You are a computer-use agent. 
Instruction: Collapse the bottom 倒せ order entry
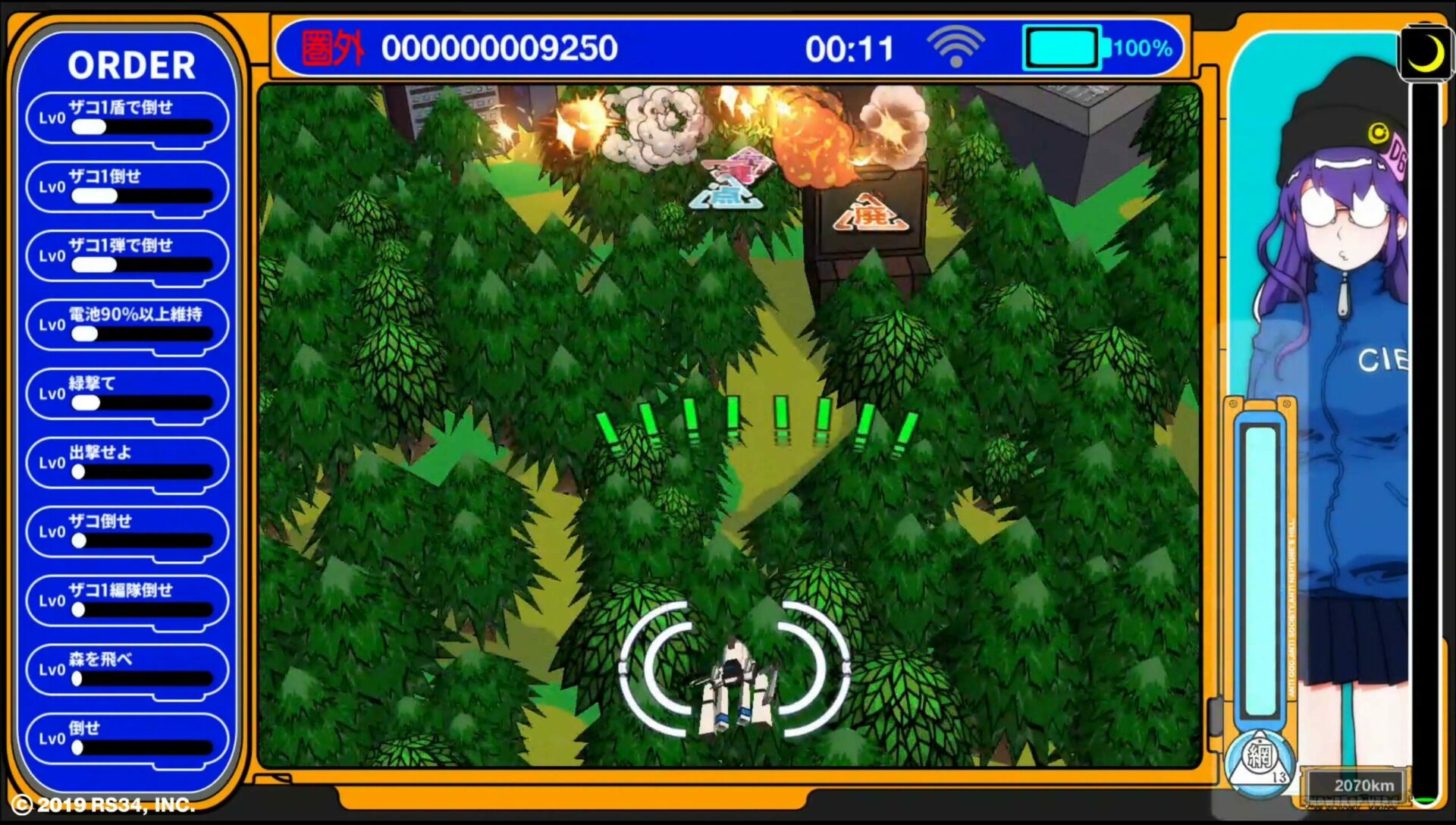[126, 738]
